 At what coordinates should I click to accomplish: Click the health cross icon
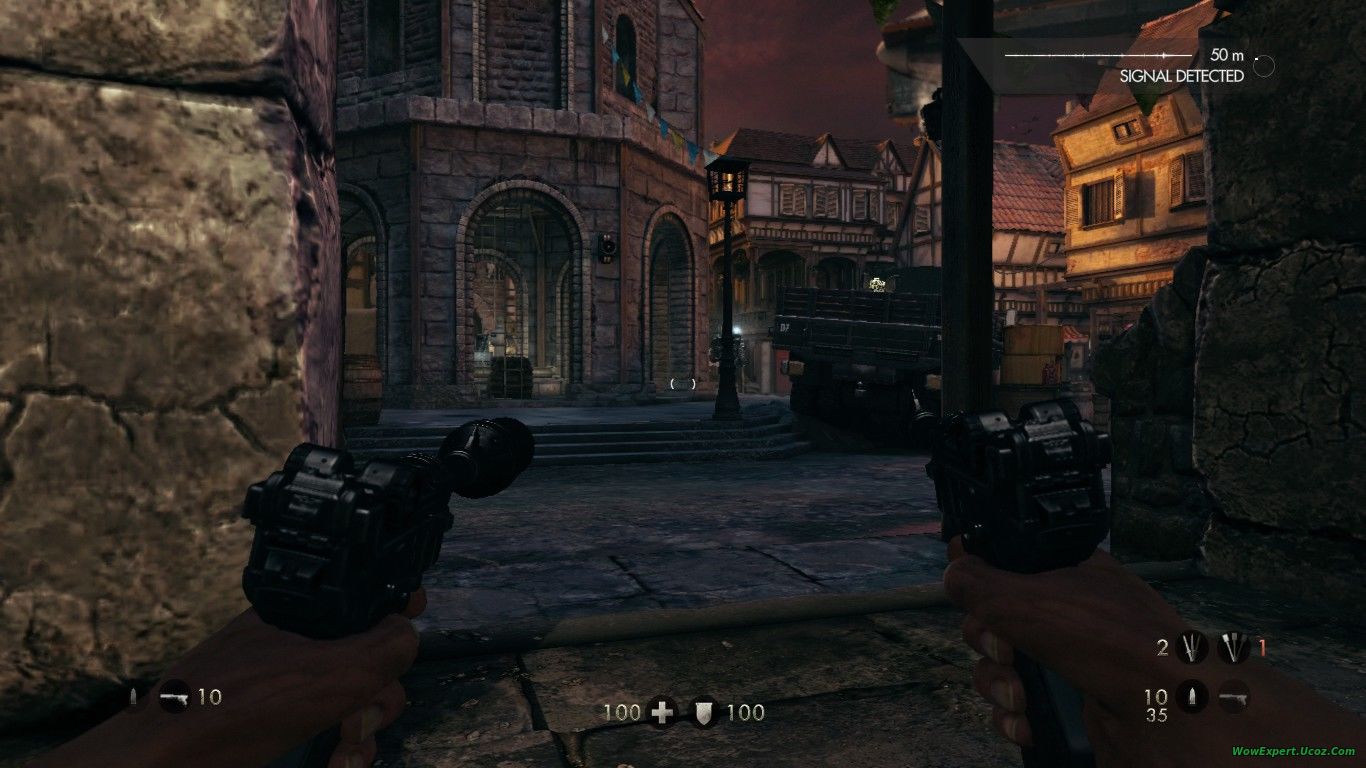661,712
